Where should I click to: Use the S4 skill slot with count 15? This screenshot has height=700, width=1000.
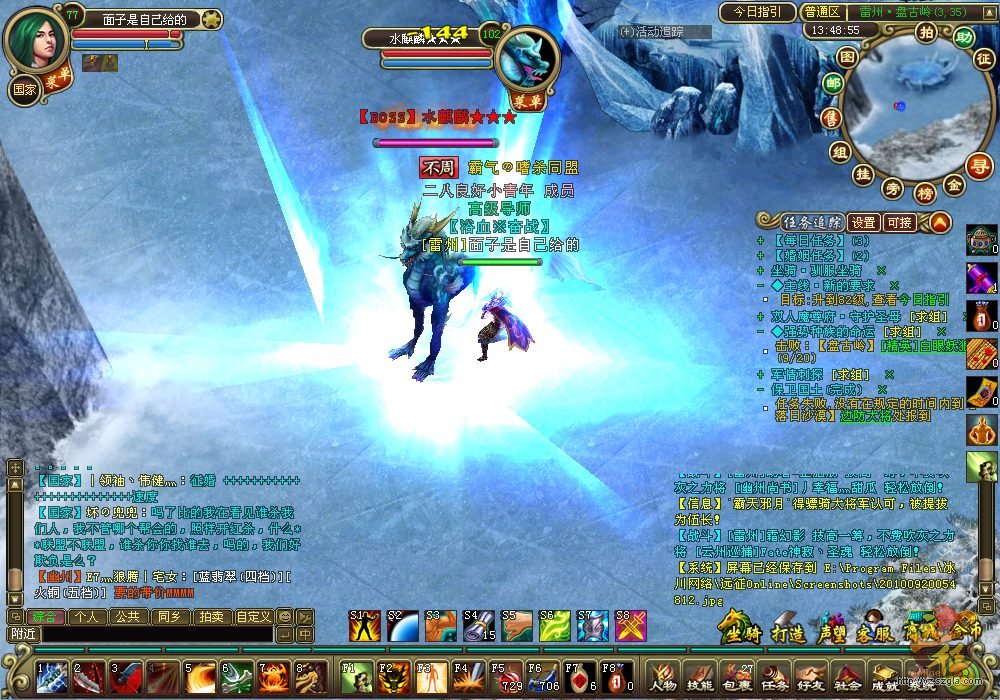[478, 625]
